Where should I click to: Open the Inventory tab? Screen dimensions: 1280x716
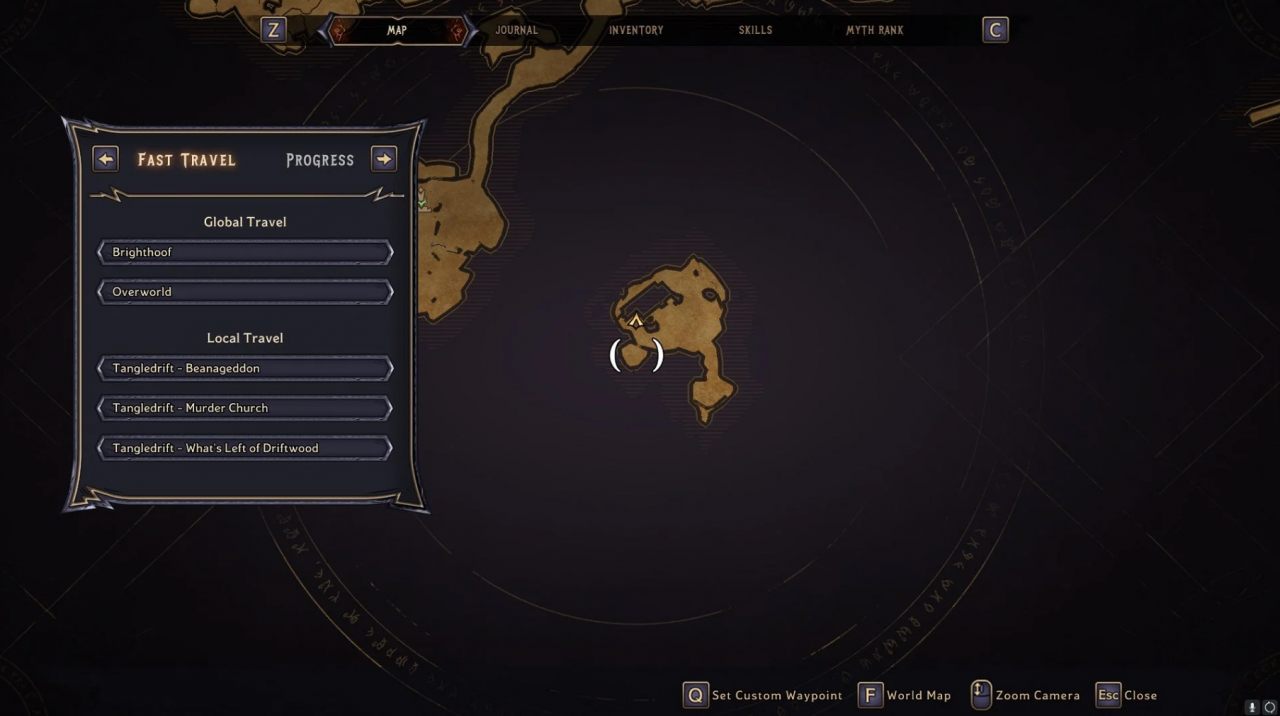point(636,30)
